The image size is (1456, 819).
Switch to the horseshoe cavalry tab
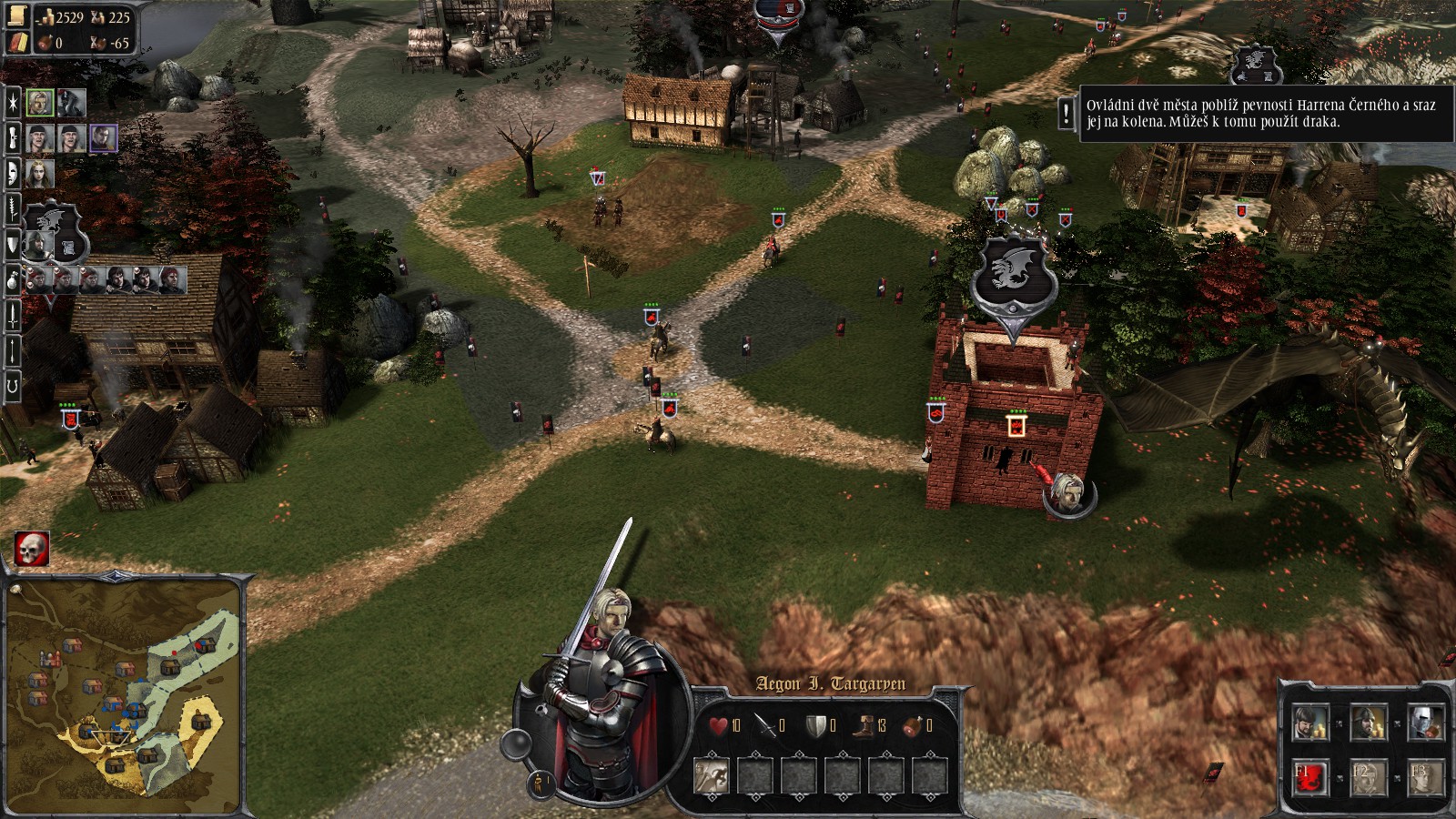tap(13, 386)
